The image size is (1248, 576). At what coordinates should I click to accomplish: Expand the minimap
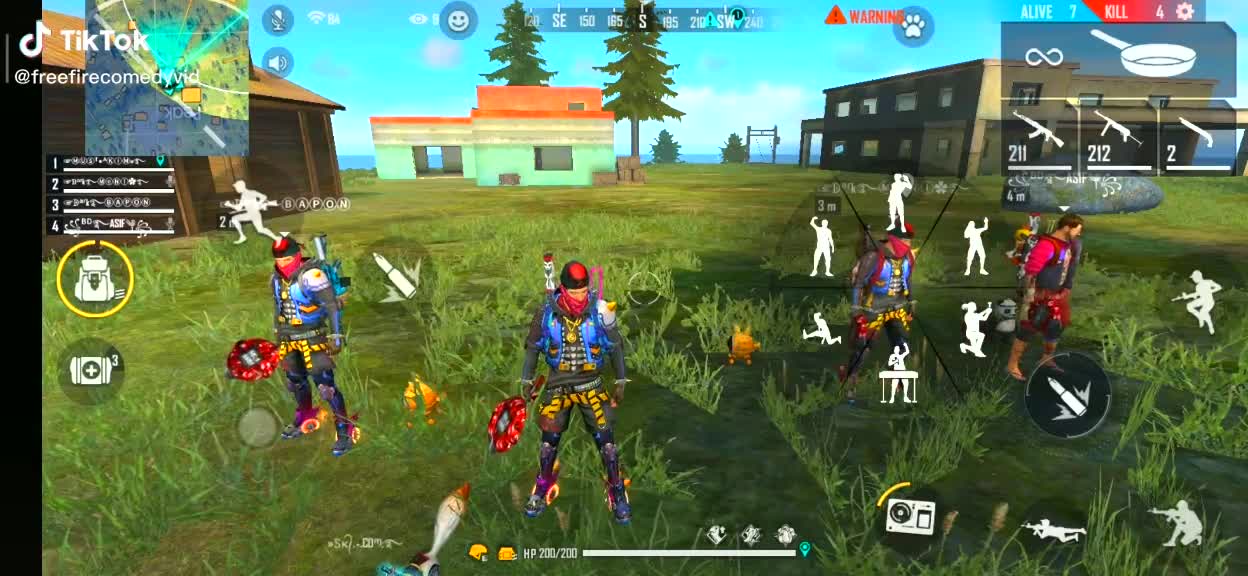click(x=167, y=77)
